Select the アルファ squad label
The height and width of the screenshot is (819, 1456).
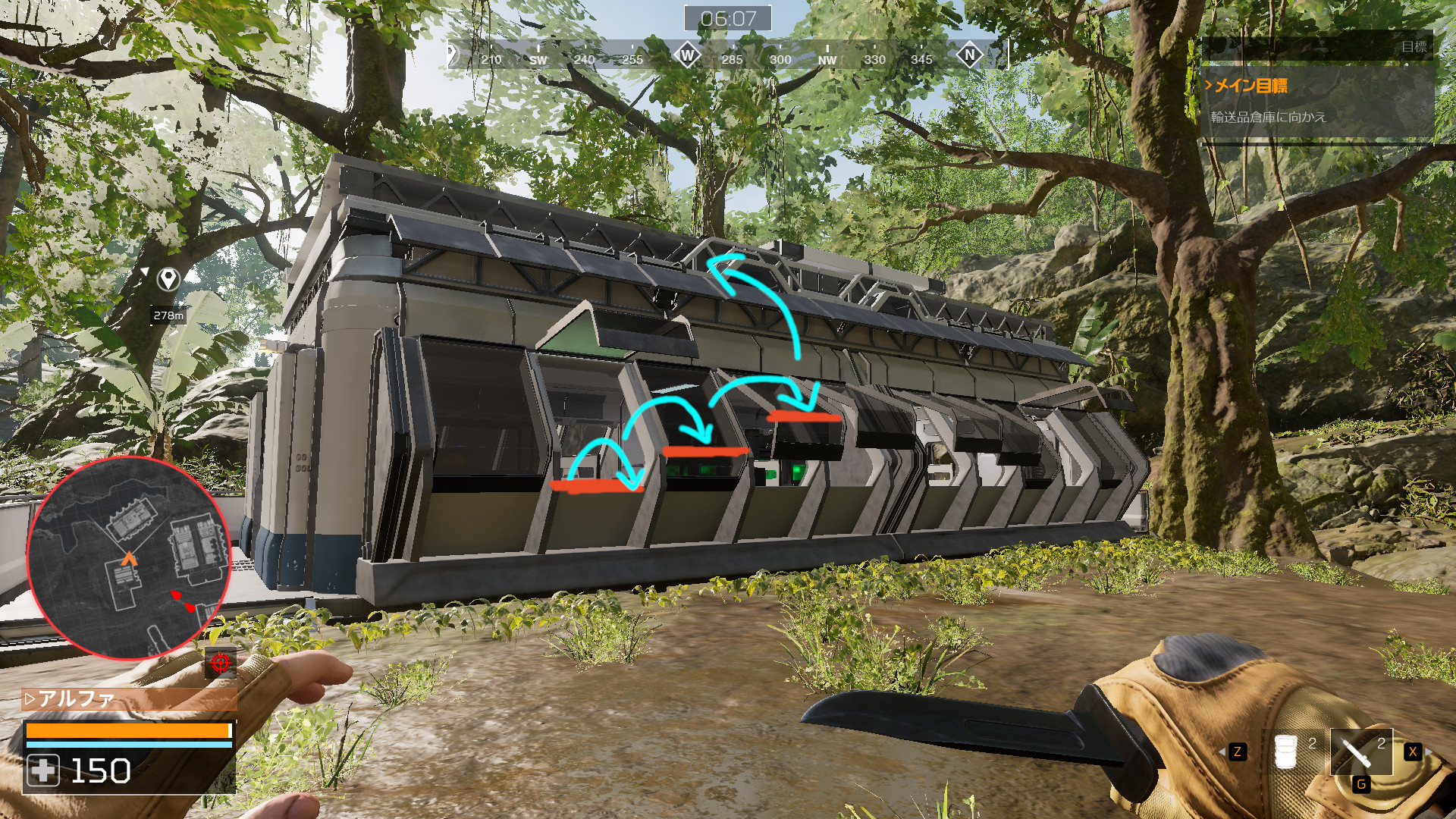click(76, 698)
